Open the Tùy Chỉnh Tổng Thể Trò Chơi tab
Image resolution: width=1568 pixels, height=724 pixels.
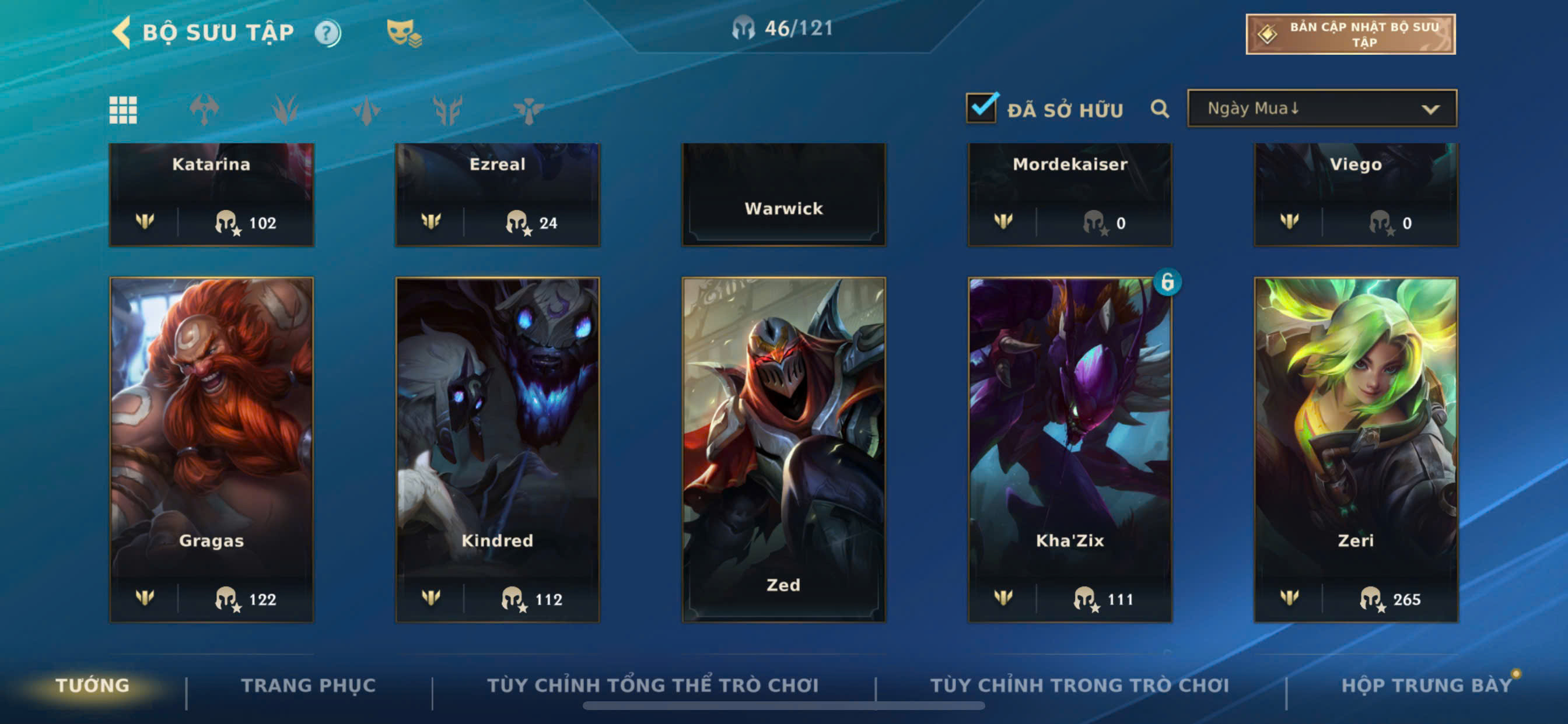[x=653, y=685]
